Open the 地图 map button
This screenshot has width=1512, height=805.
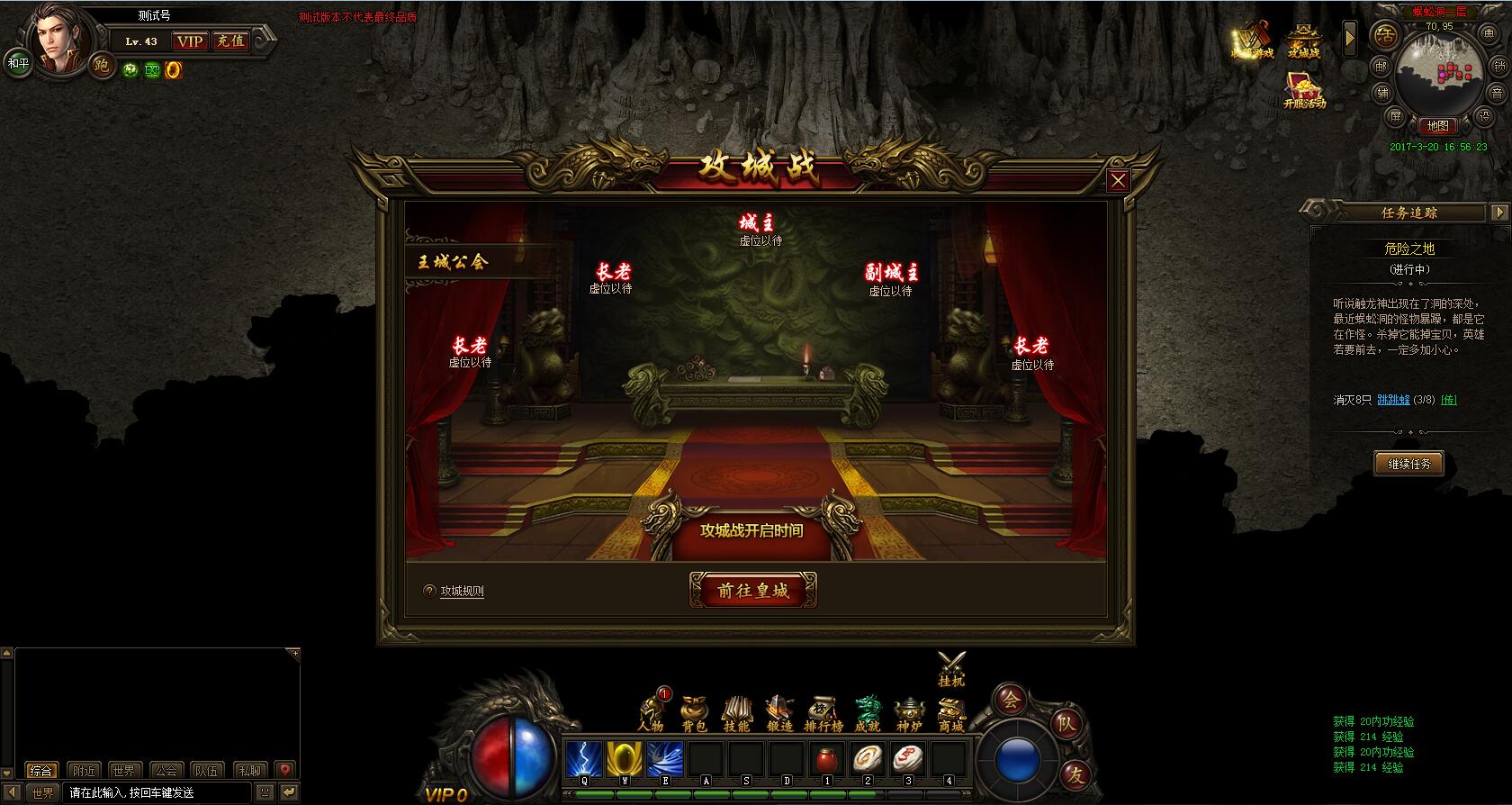click(1437, 126)
